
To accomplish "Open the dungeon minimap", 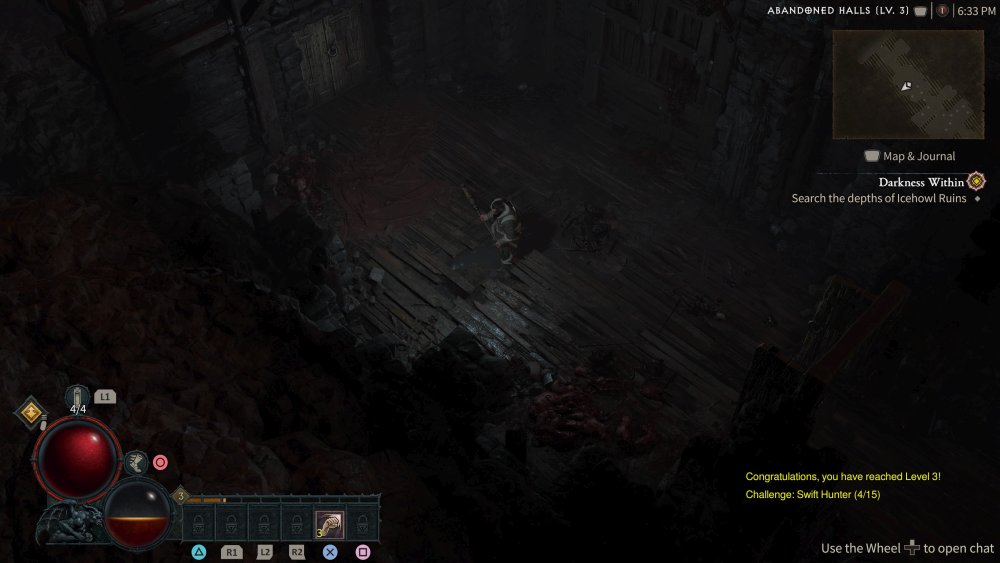I will pyautogui.click(x=908, y=84).
